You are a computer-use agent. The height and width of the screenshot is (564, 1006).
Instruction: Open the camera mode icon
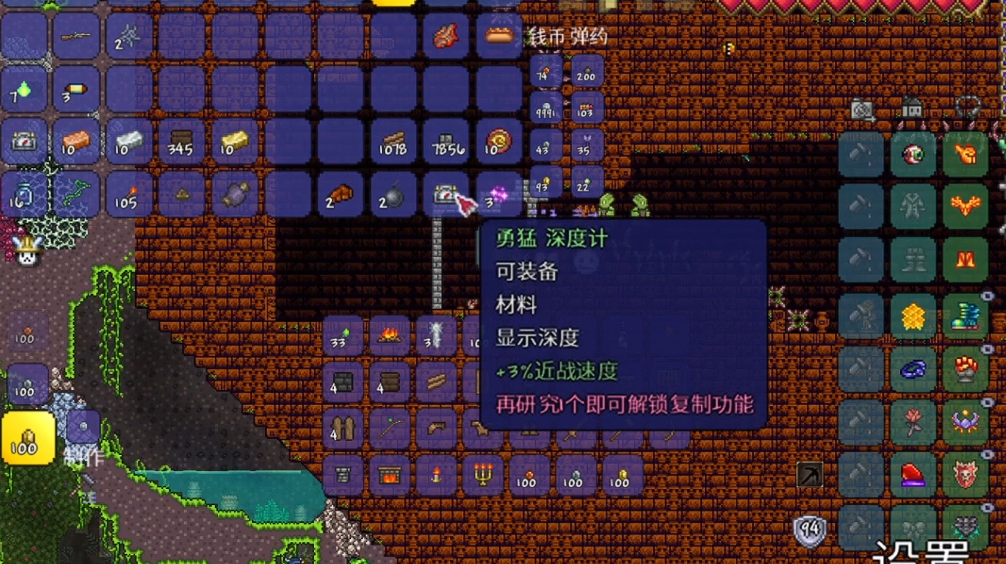[862, 107]
